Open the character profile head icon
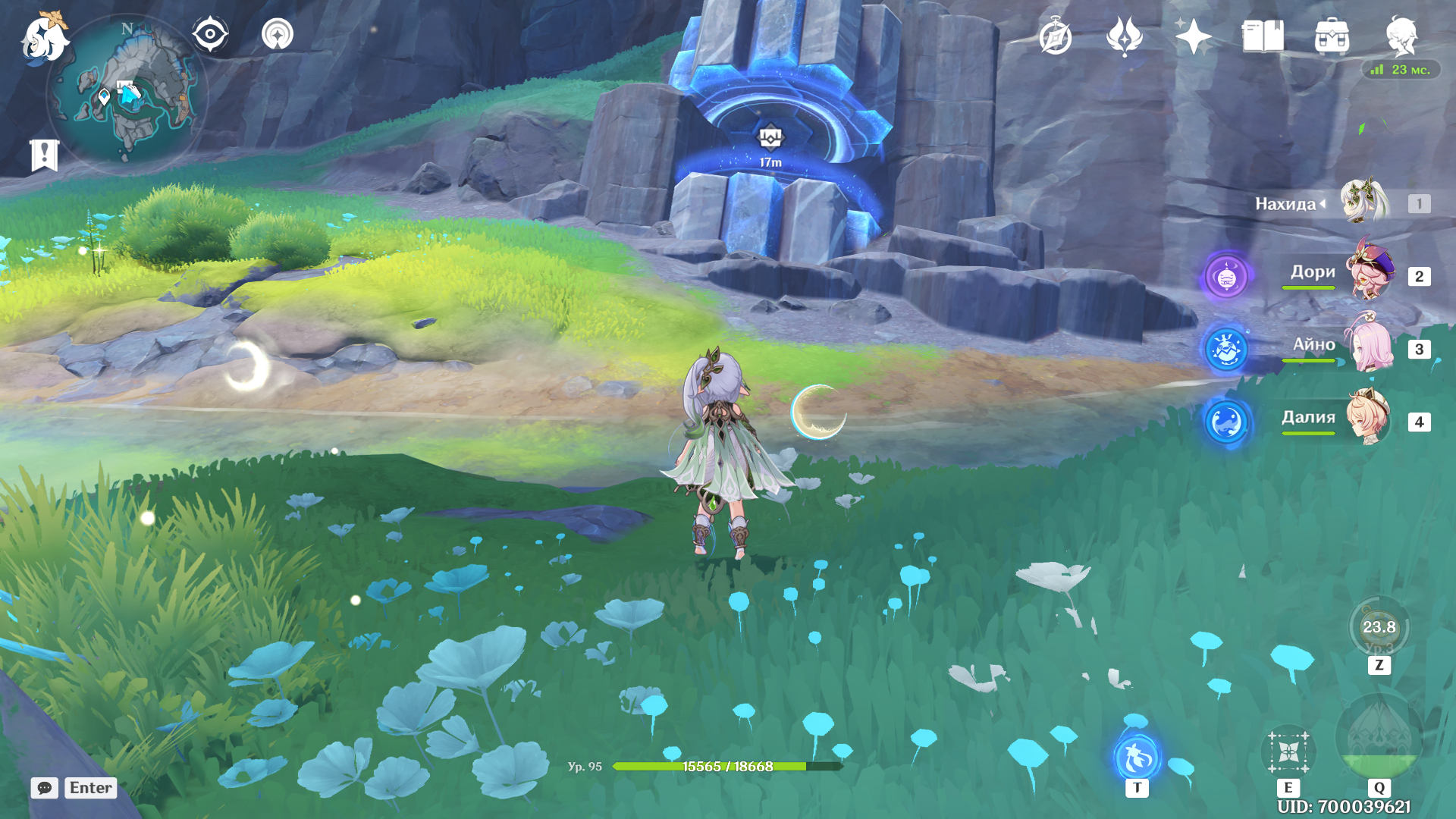Image resolution: width=1456 pixels, height=819 pixels. (x=1401, y=36)
